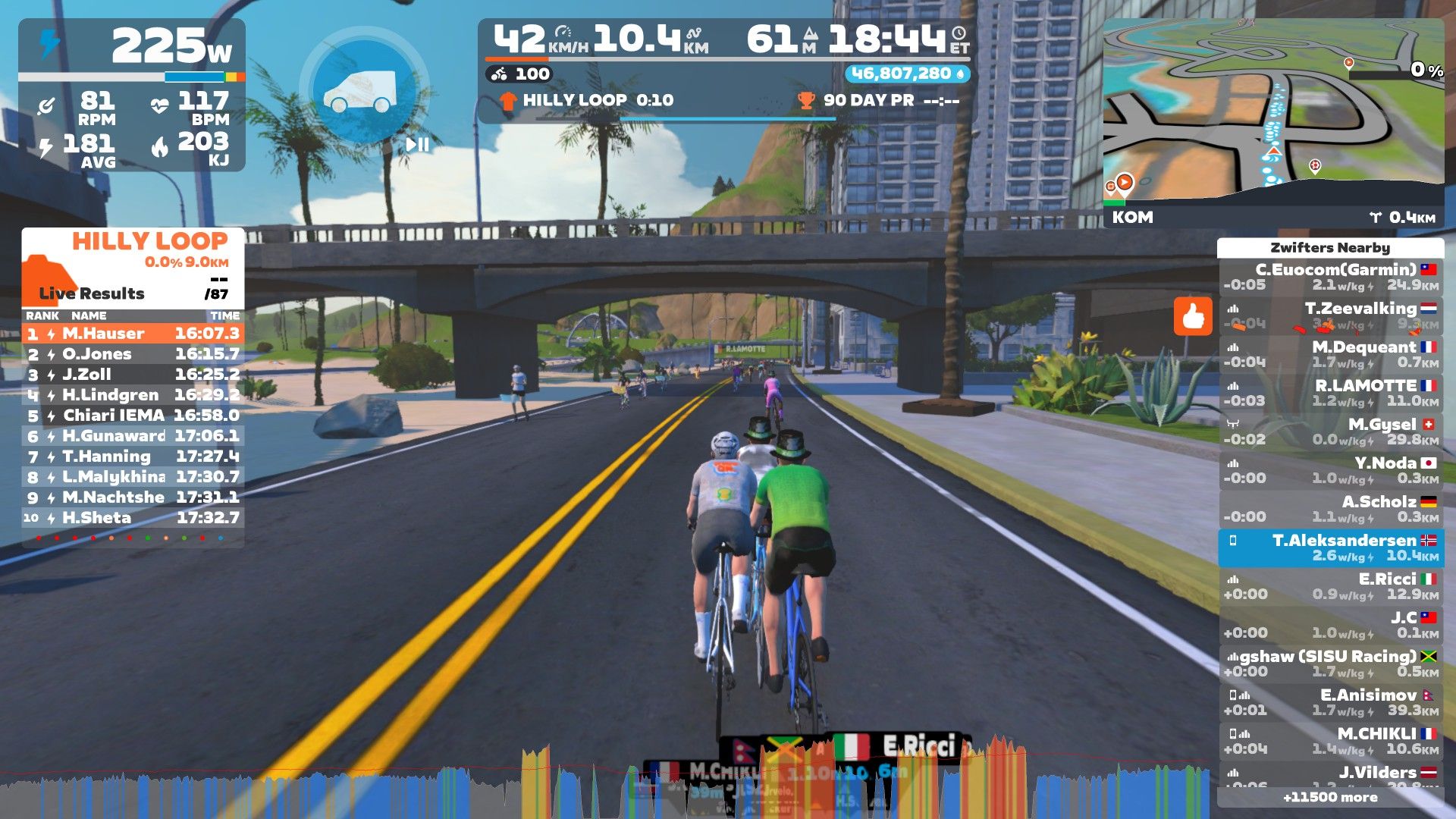Viewport: 1456px width, 819px height.
Task: Toggle the play/pause icon under the power-up
Action: [417, 144]
